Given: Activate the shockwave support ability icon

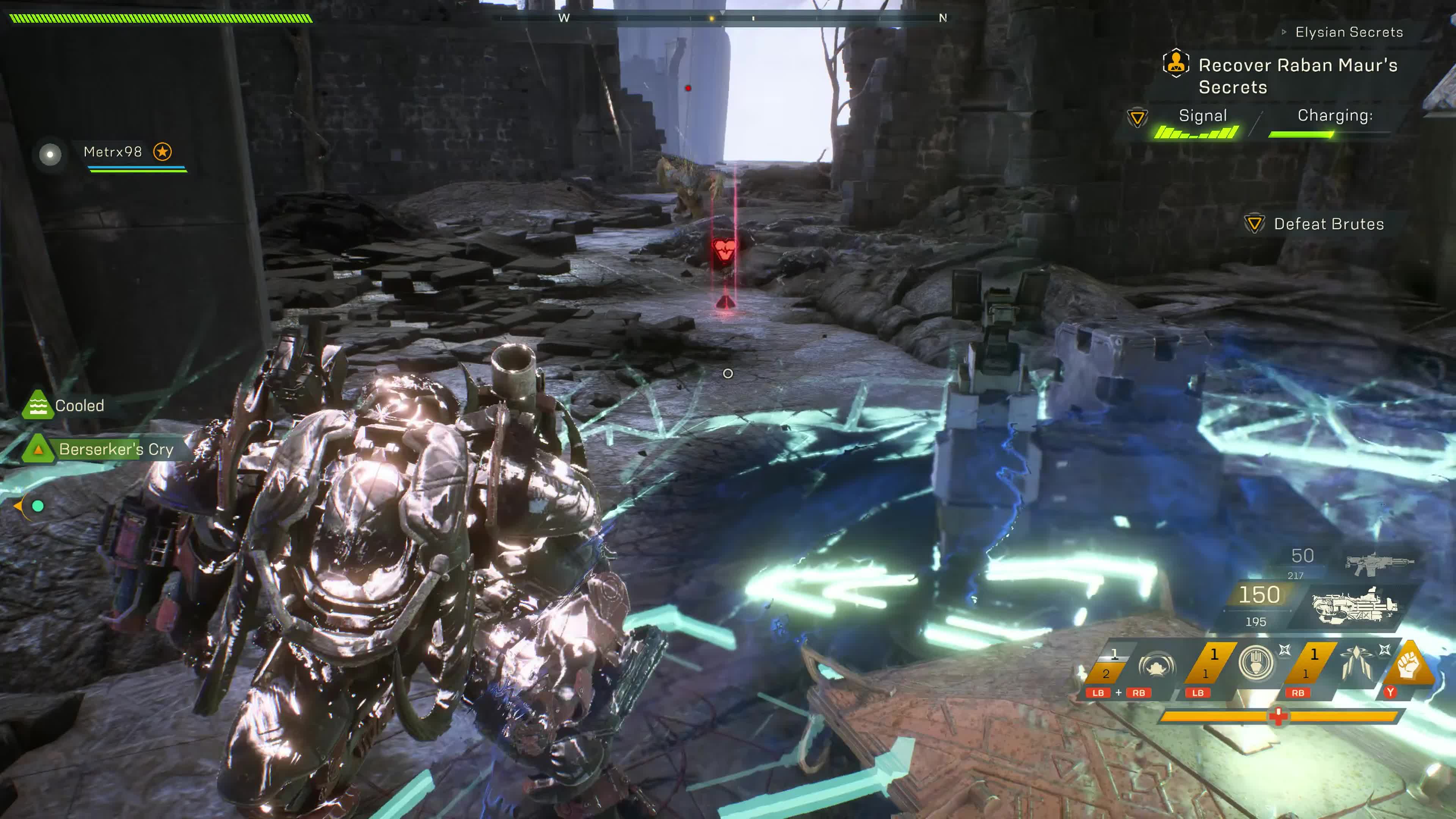Looking at the screenshot, I should click(1156, 666).
